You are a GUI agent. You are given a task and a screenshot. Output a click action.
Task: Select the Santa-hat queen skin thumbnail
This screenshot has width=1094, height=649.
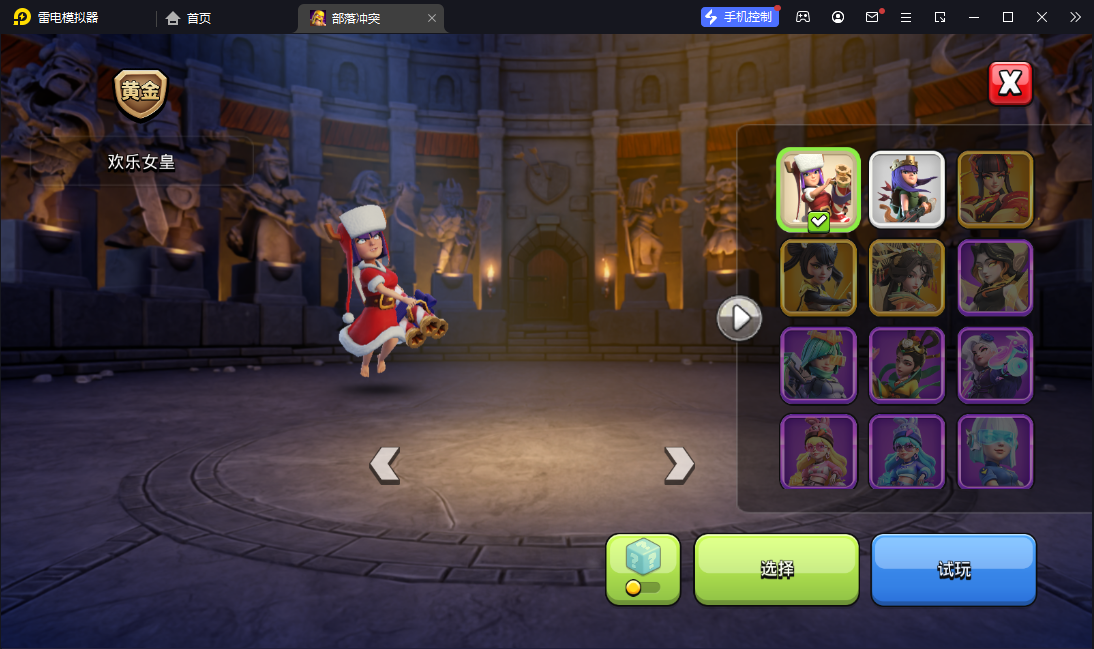(818, 189)
